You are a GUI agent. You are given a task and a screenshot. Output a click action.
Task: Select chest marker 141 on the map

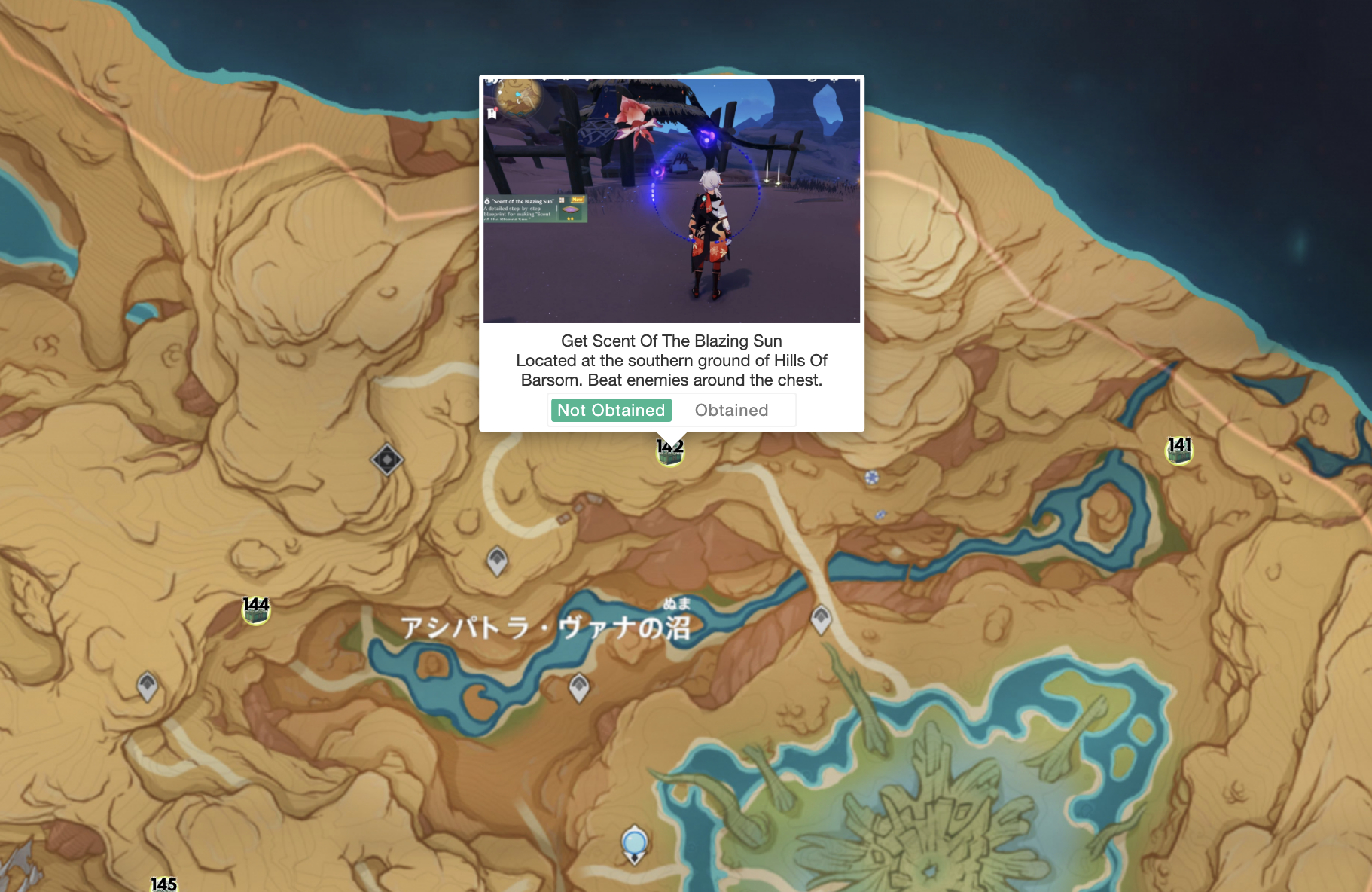(1179, 451)
